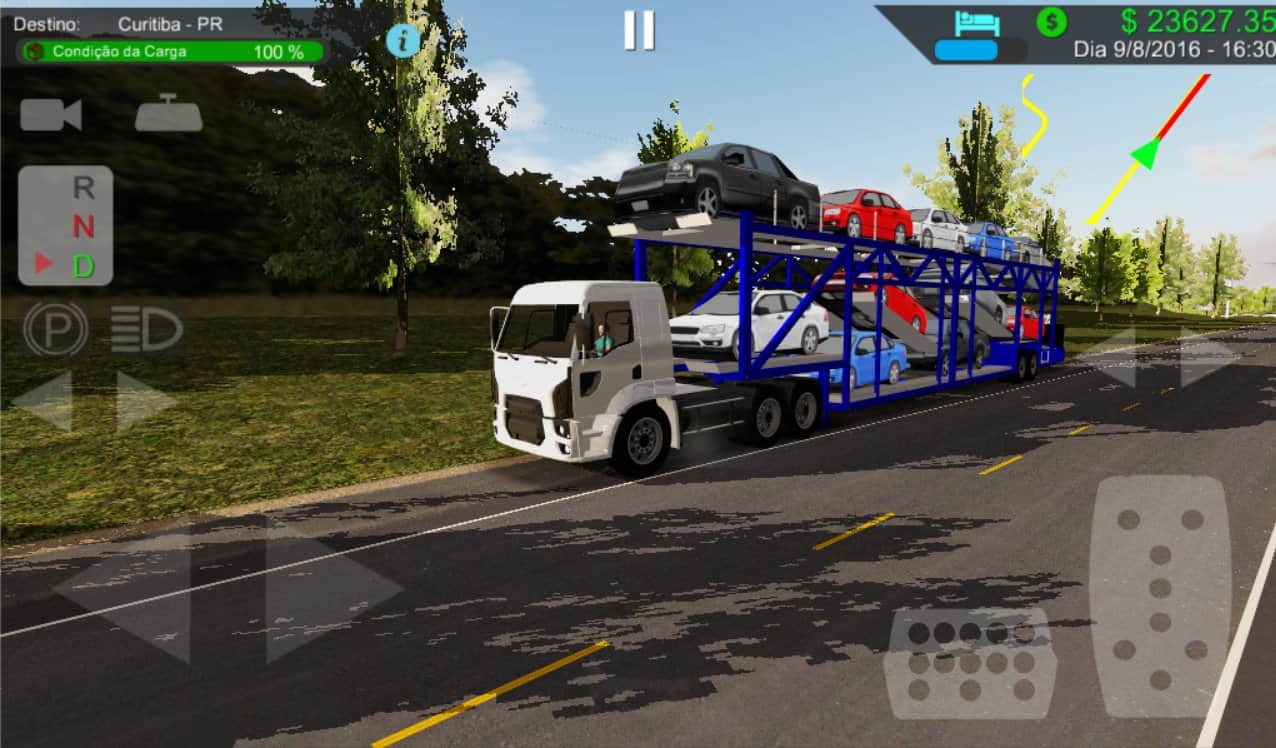
Task: Pause the game with the pause button
Action: [x=639, y=30]
